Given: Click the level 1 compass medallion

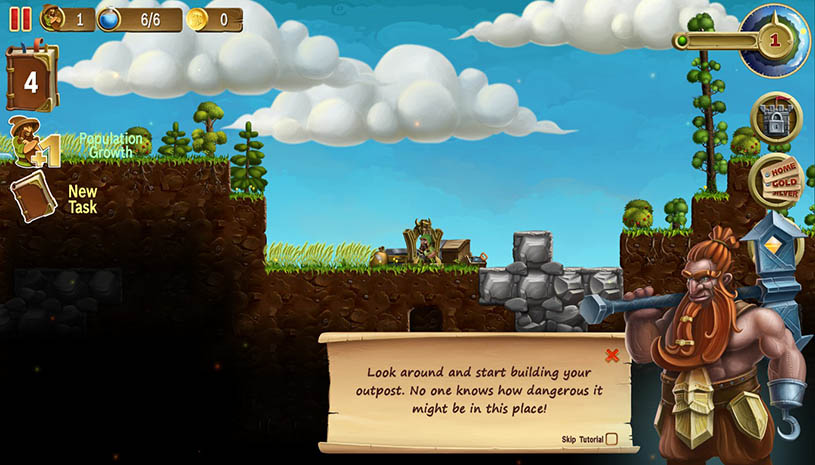Looking at the screenshot, I should pos(774,40).
